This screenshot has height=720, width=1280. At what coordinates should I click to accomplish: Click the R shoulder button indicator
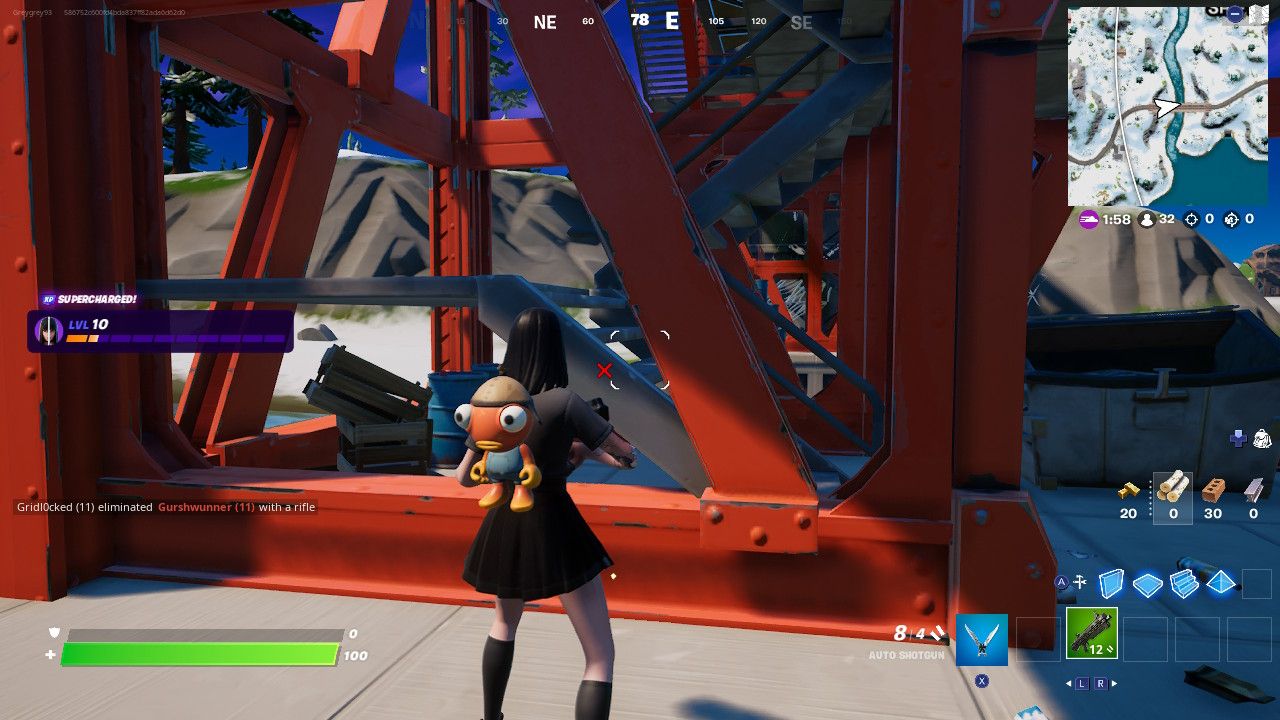[x=1100, y=682]
